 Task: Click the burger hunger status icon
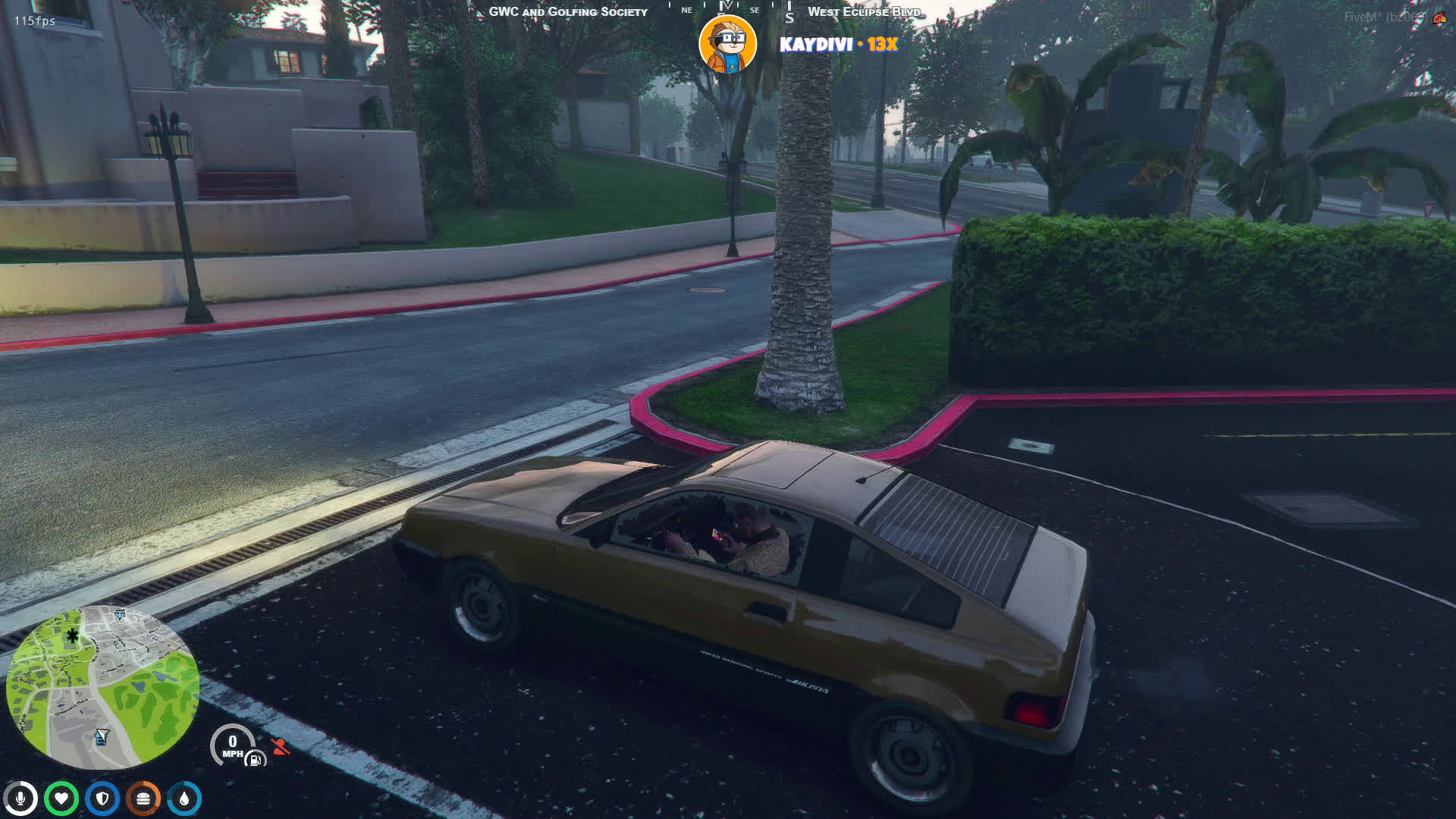pos(143,799)
